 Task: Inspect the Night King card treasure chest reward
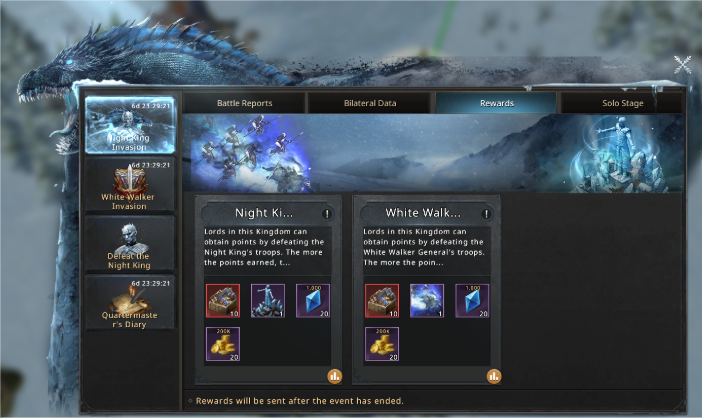pos(222,300)
